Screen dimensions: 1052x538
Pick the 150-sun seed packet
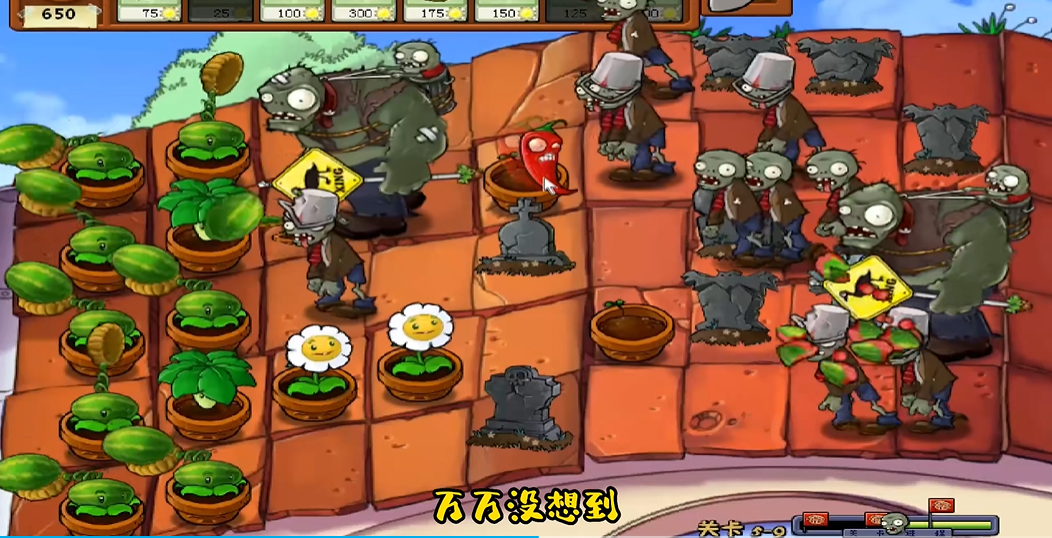tap(507, 10)
